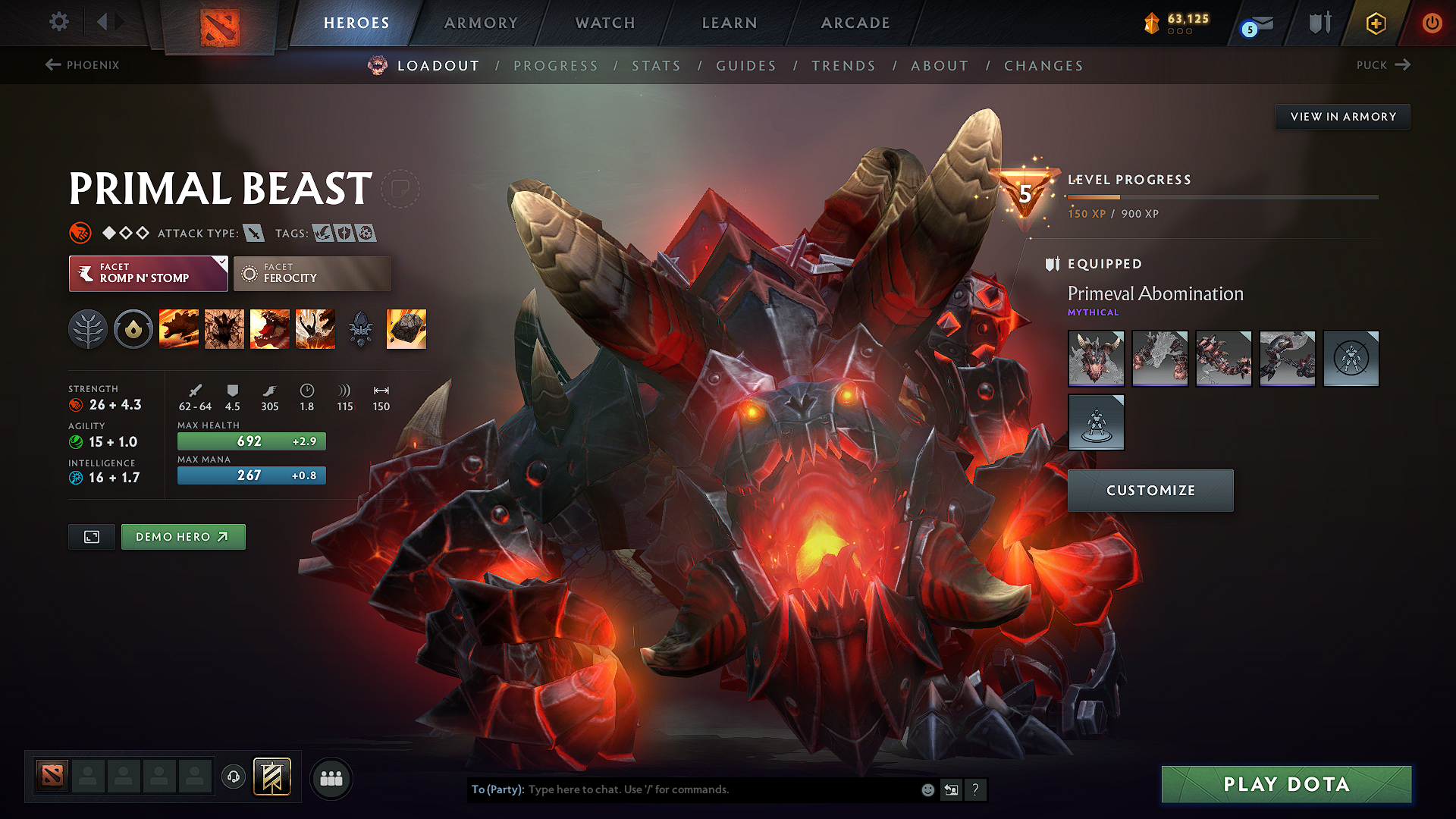Viewport: 1456px width, 819px height.
Task: Click the Trample hoofprint ability icon
Action: point(224,328)
